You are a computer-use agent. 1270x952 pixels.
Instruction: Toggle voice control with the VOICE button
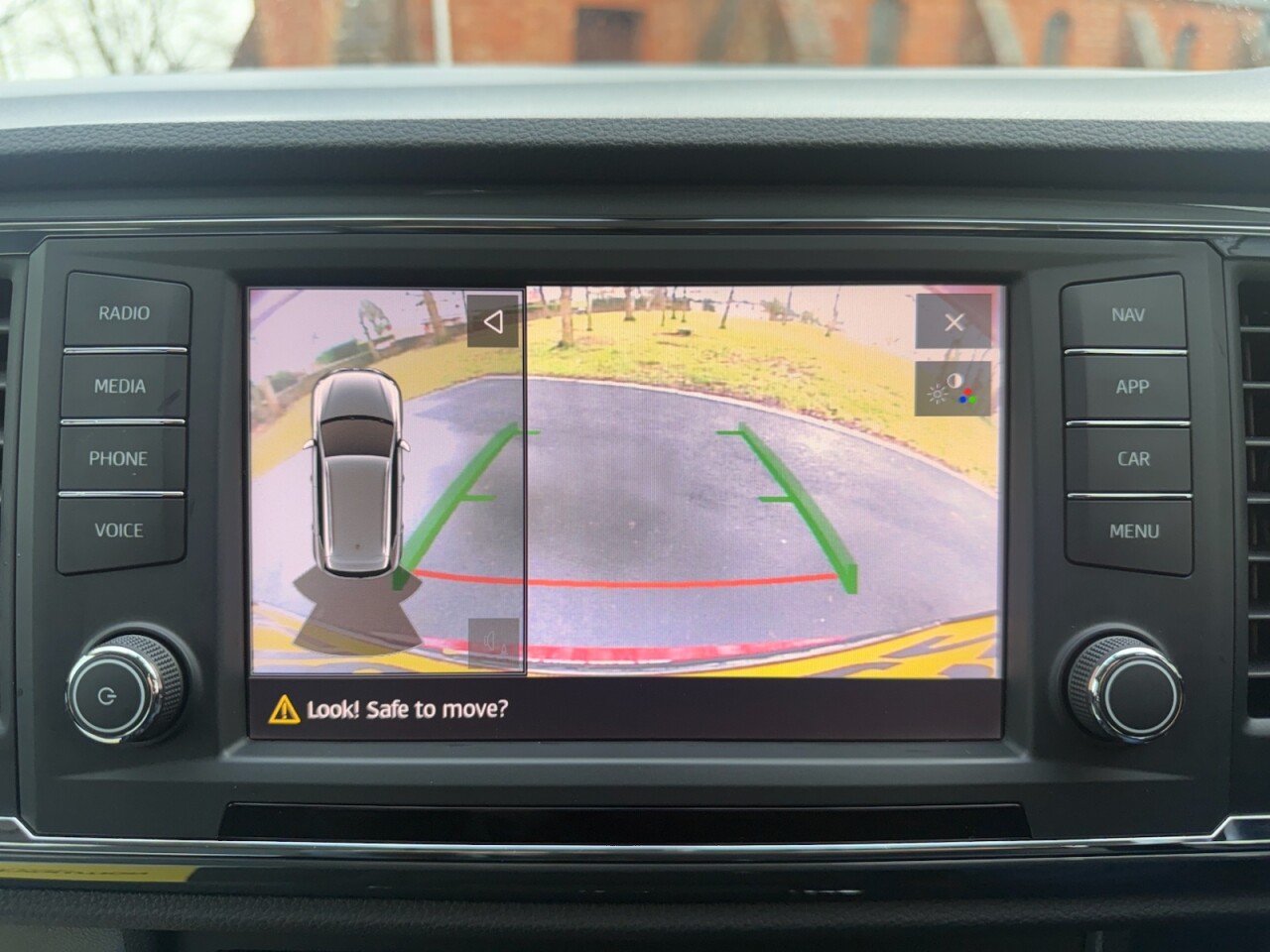(x=121, y=532)
